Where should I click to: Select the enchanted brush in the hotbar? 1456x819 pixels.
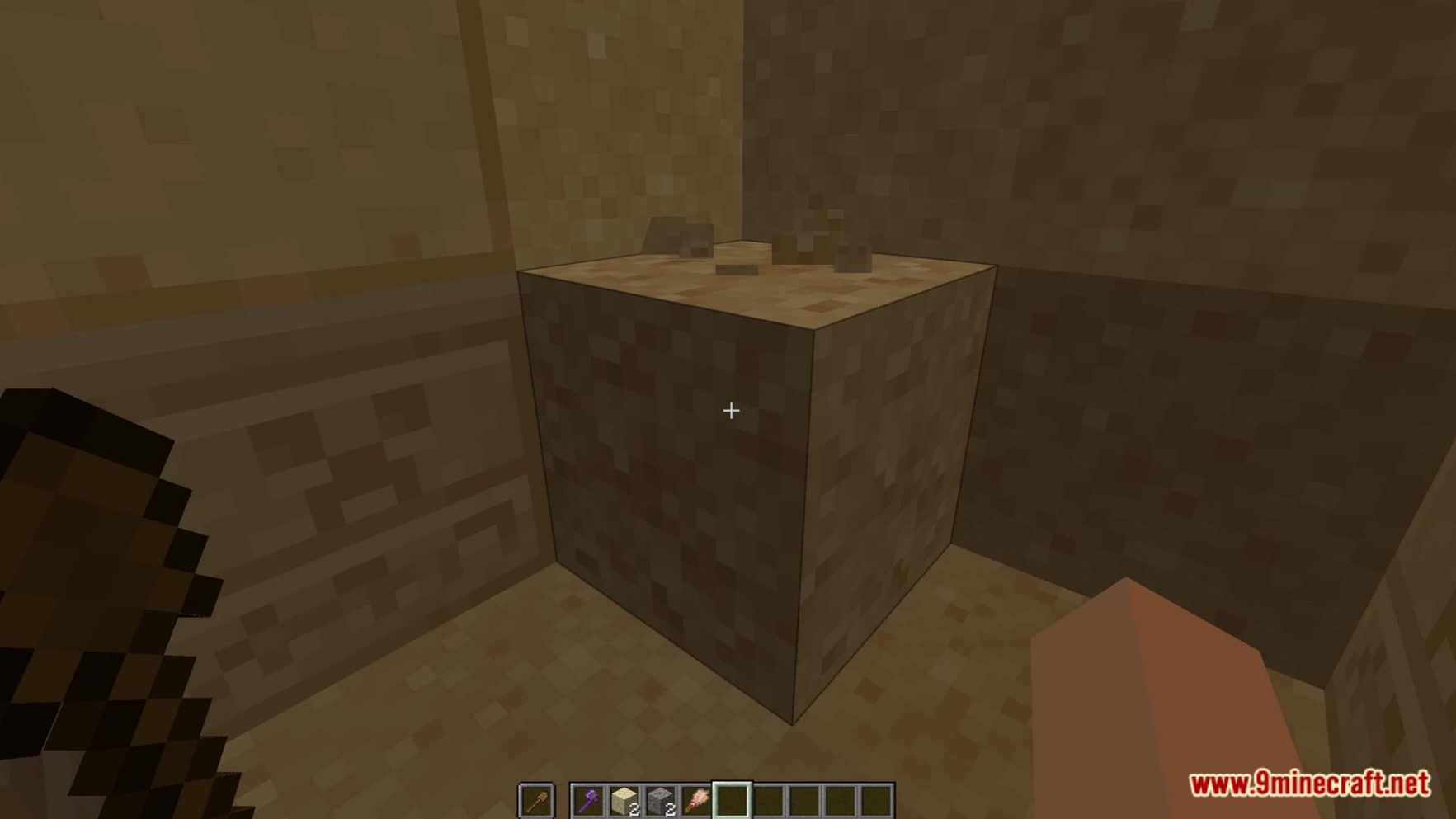[696, 798]
